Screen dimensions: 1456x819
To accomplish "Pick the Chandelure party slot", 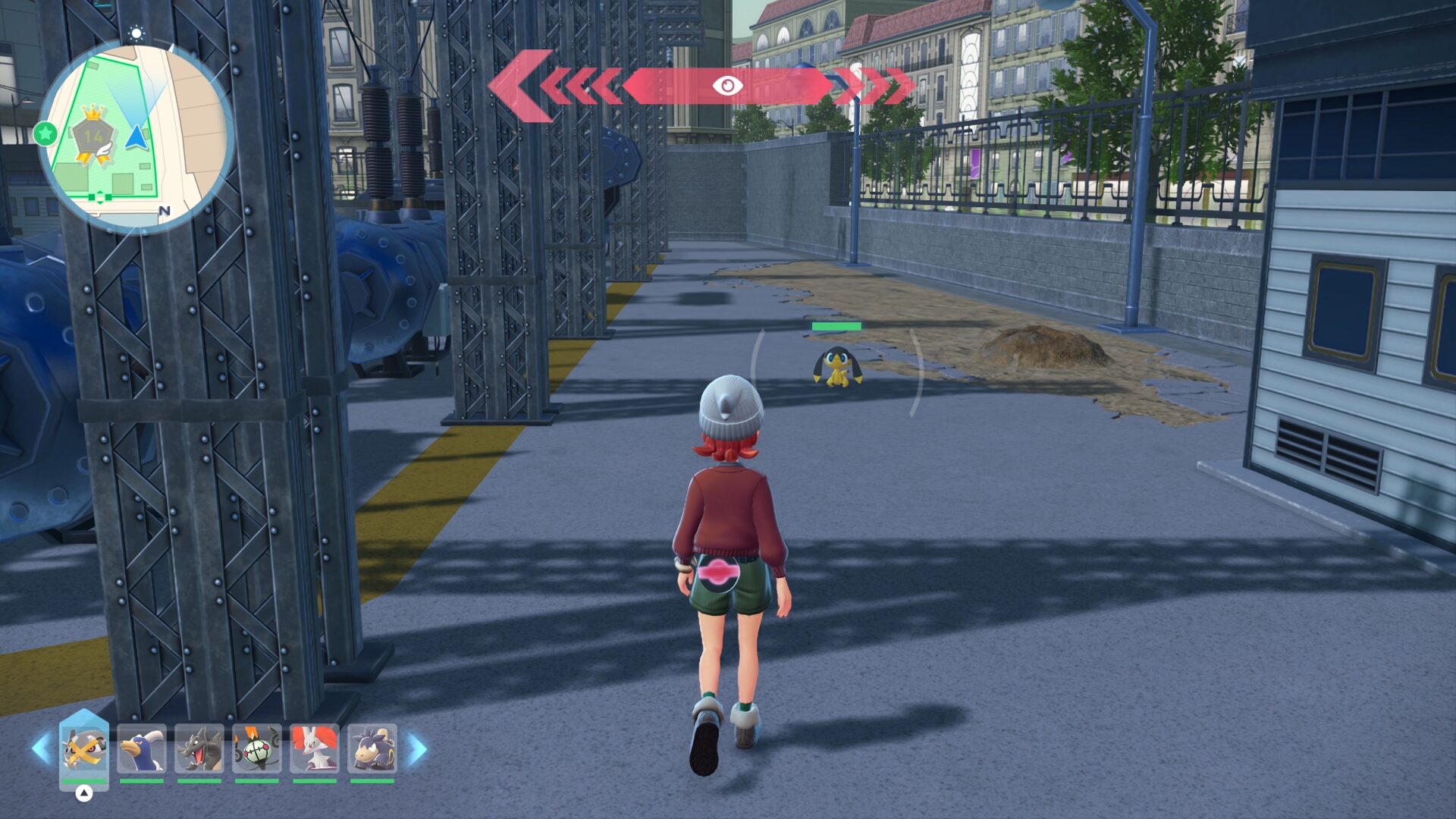I will click(x=257, y=749).
